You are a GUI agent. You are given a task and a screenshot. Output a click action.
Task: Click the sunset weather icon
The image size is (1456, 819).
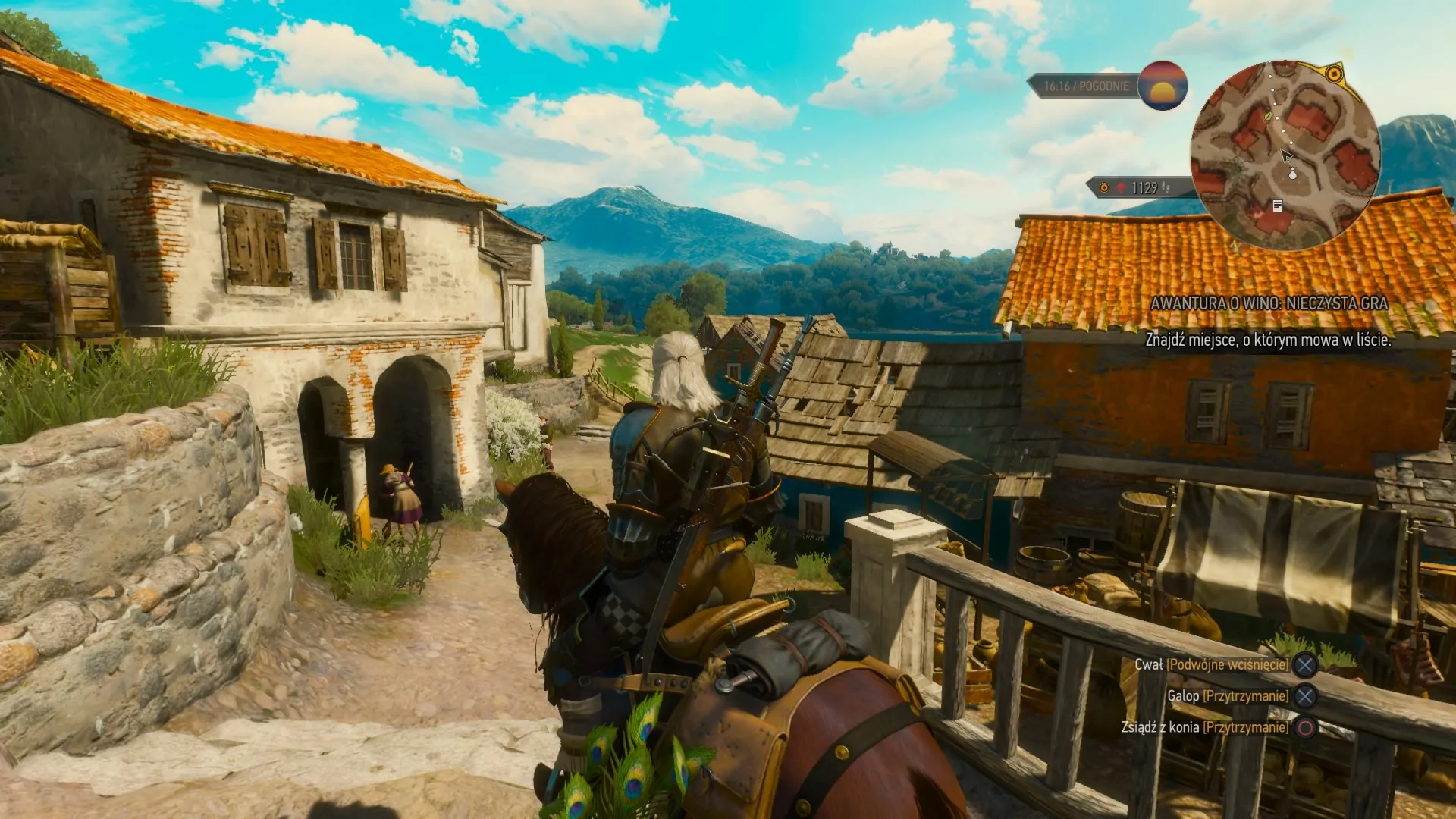pos(1162,86)
